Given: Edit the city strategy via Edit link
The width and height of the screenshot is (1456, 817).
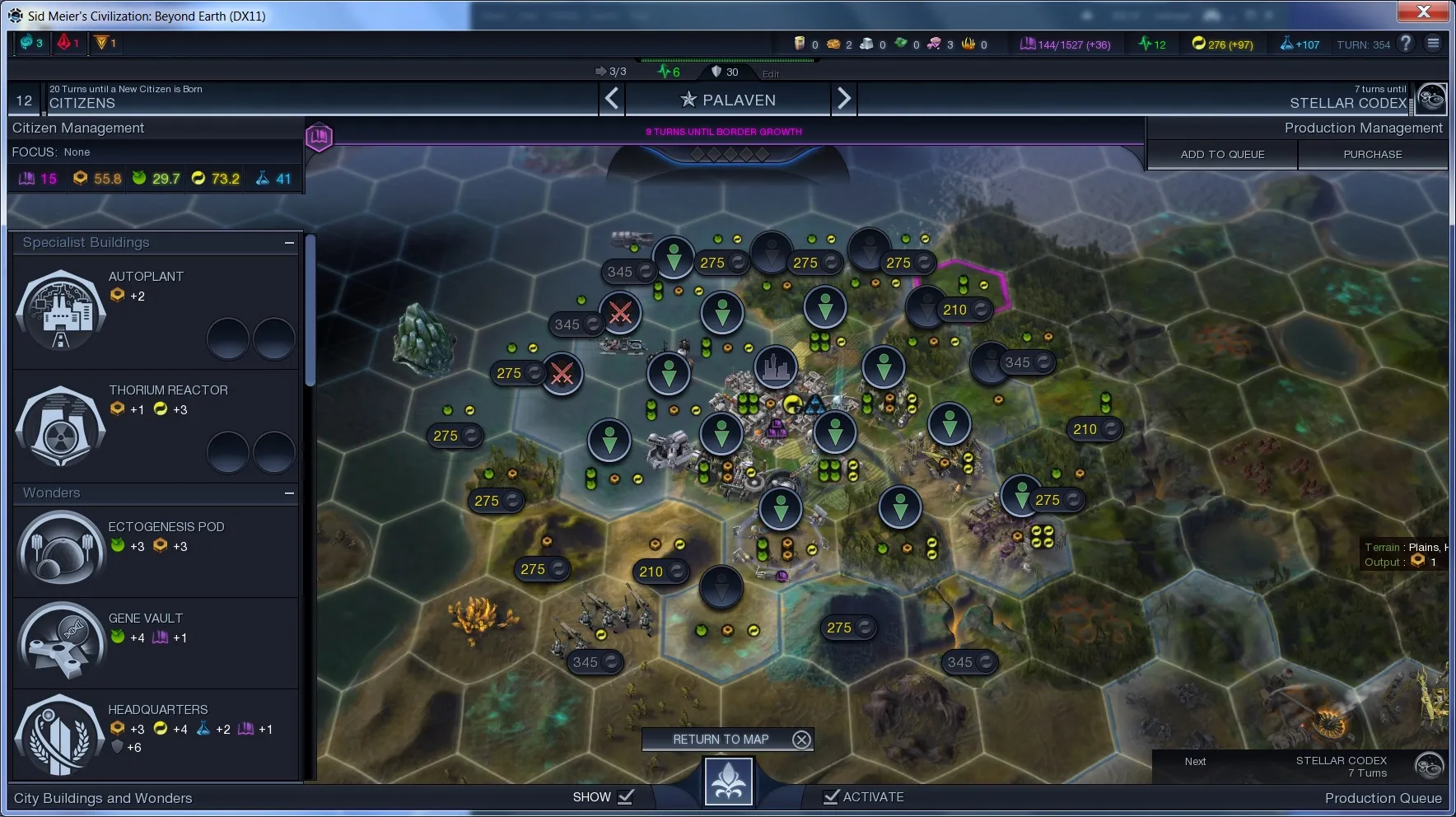Looking at the screenshot, I should coord(771,74).
